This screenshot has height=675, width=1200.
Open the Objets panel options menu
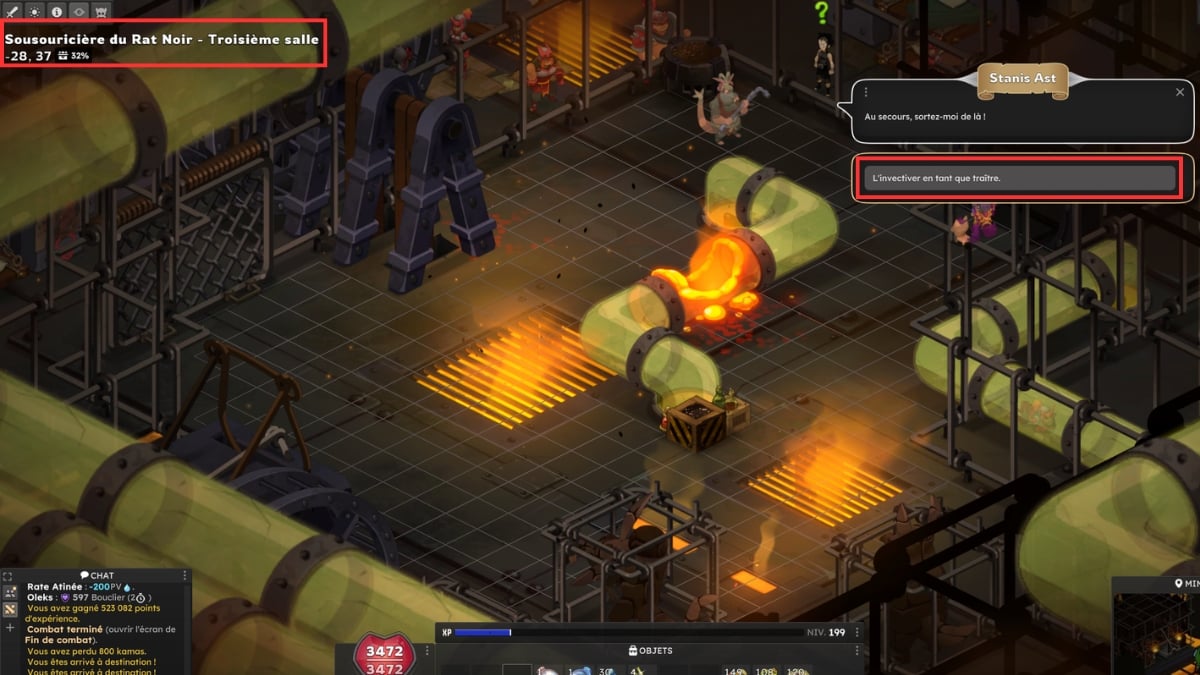point(858,651)
